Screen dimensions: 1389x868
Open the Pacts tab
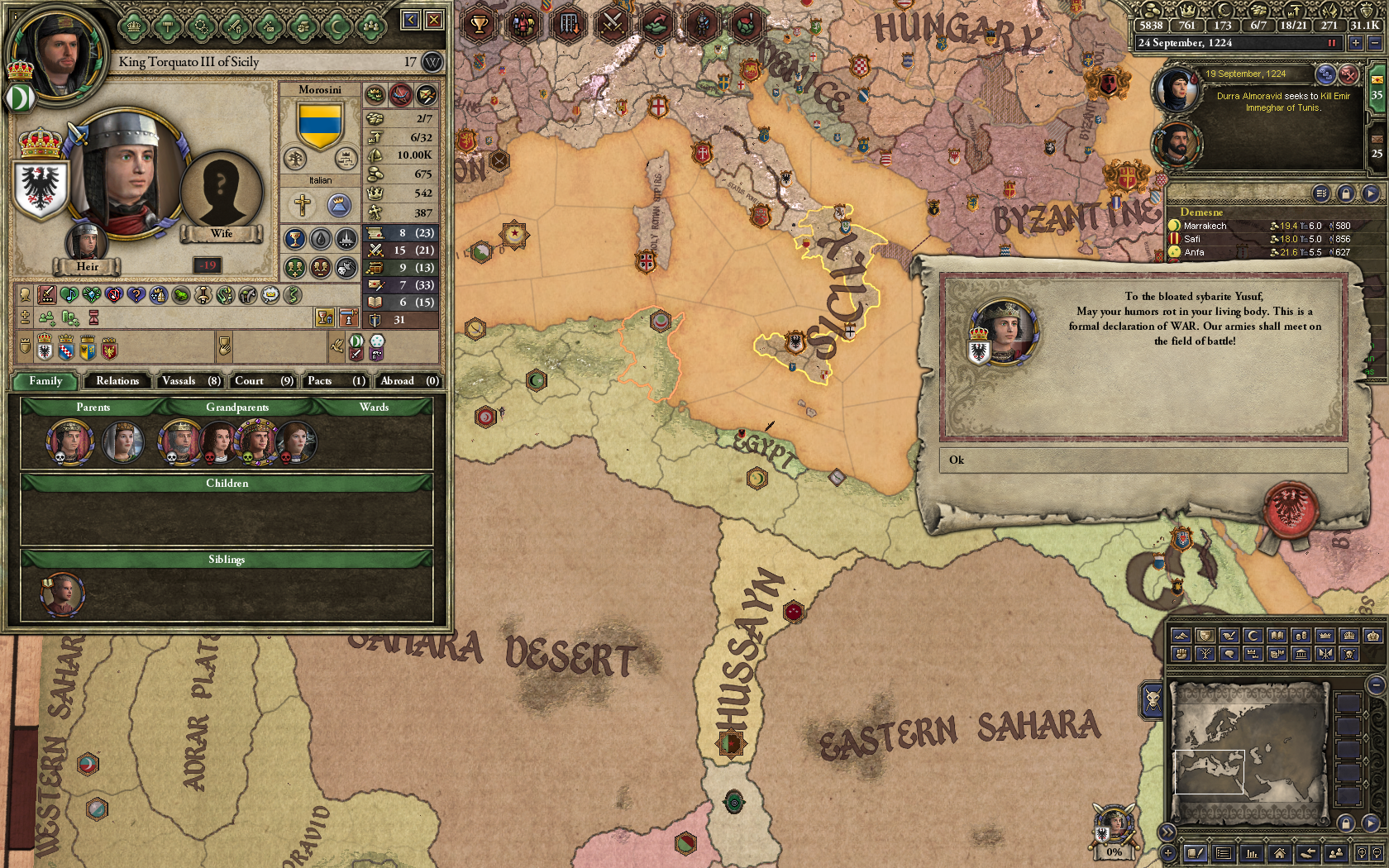pos(336,381)
